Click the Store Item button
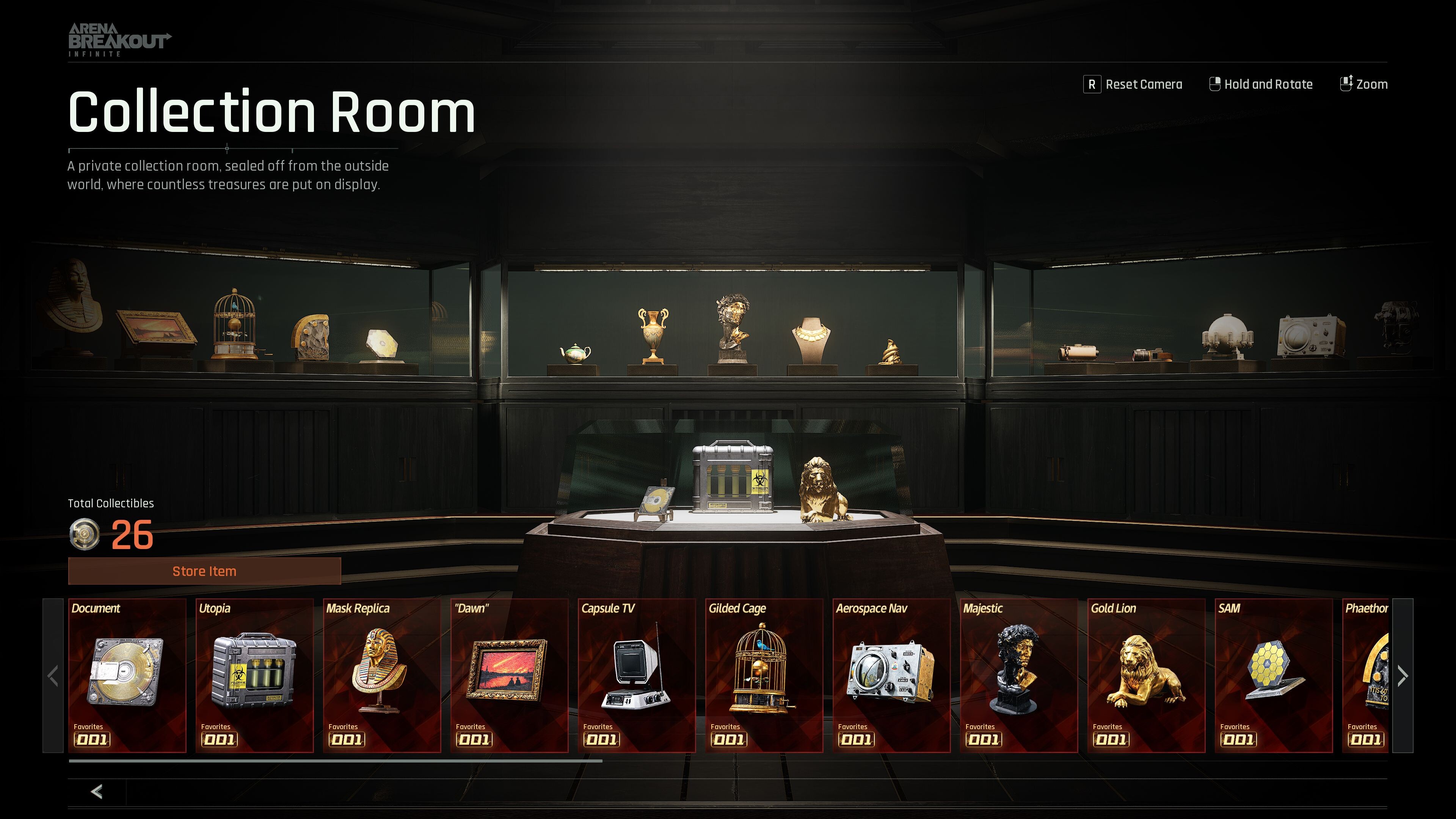Viewport: 1456px width, 819px height. pos(204,571)
